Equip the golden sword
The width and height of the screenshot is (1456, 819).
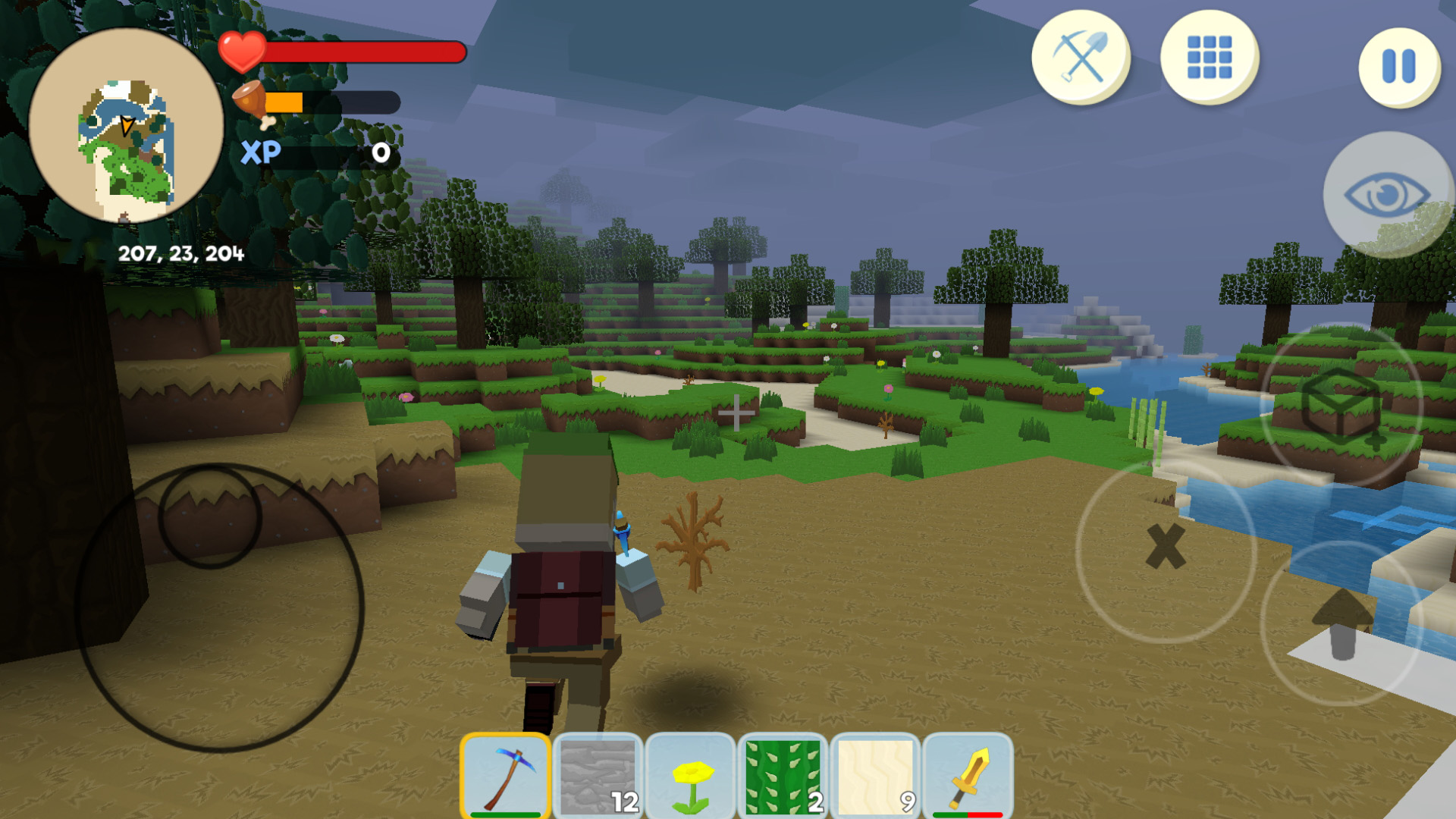(x=969, y=775)
